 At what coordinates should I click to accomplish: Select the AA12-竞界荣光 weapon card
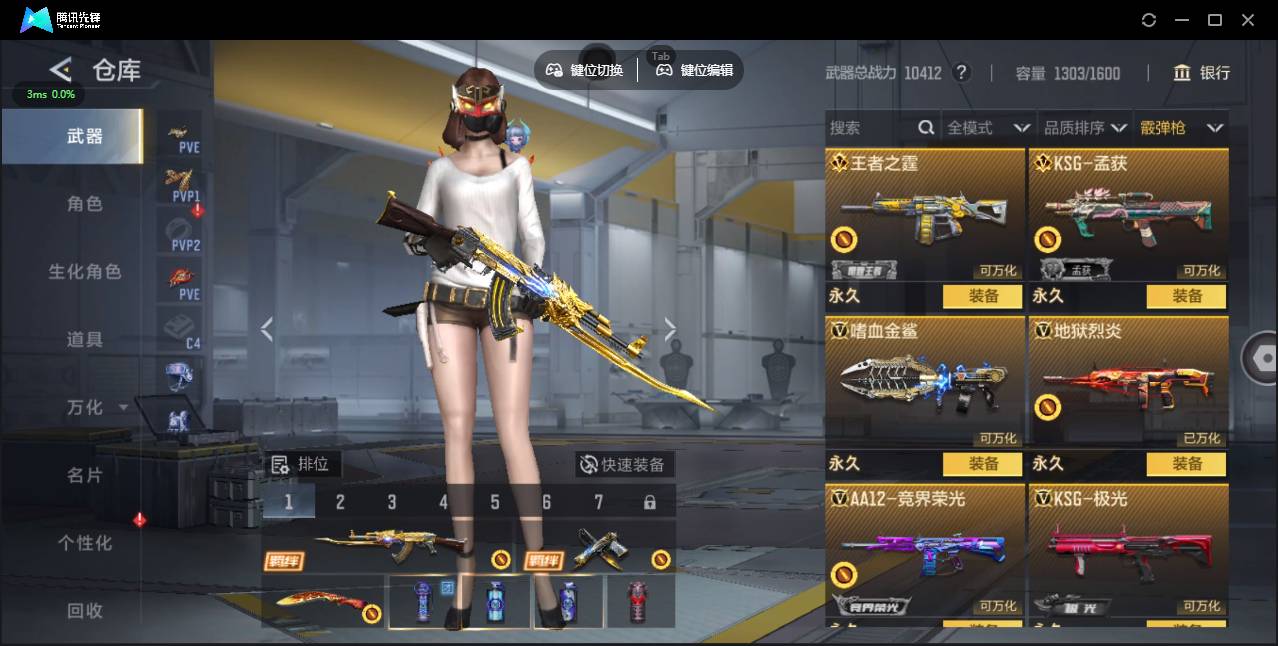[x=925, y=550]
